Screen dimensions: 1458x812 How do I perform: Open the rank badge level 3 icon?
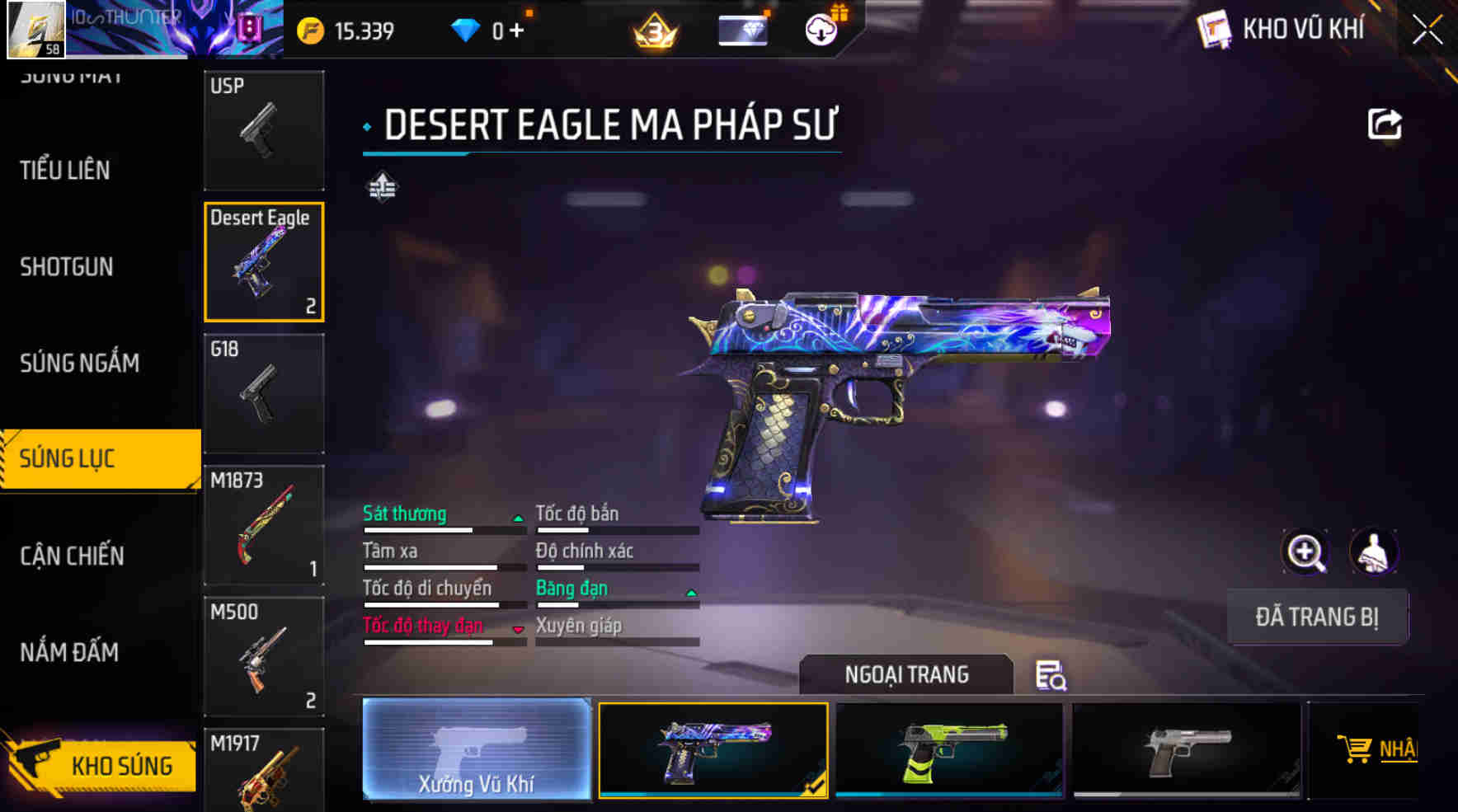(655, 29)
